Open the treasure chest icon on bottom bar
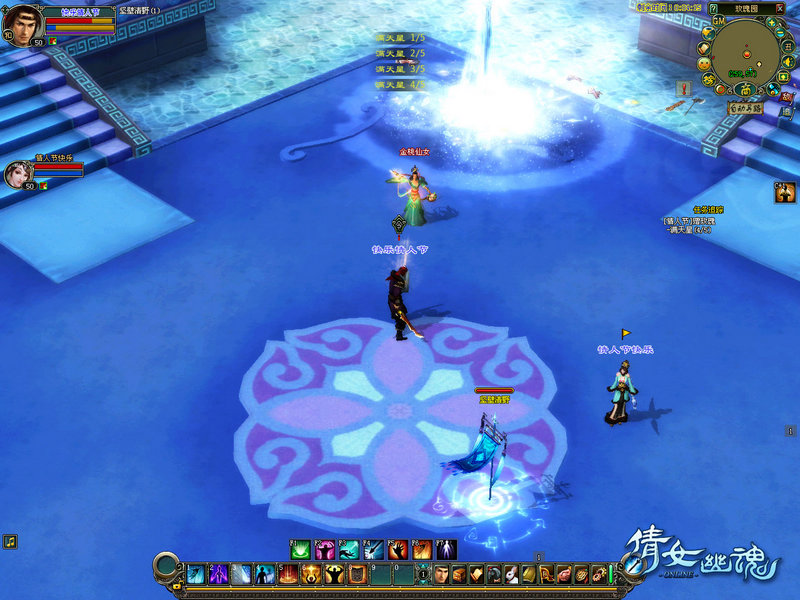Image resolution: width=800 pixels, height=600 pixels. click(x=458, y=574)
